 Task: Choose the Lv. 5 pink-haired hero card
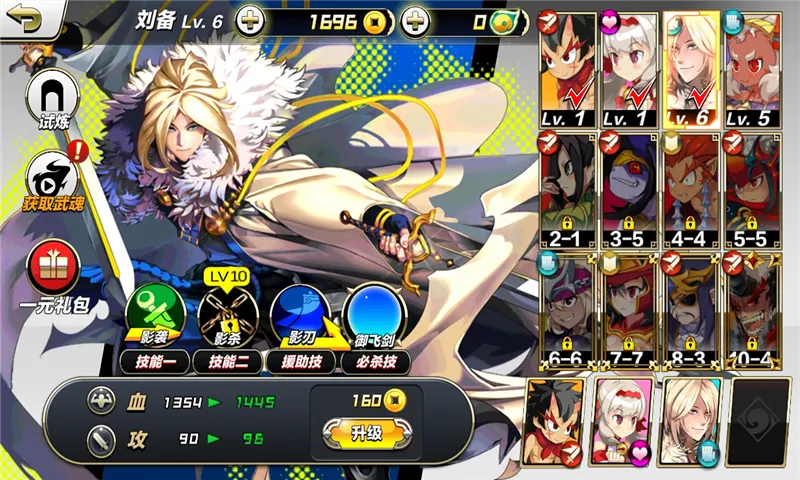click(x=751, y=68)
